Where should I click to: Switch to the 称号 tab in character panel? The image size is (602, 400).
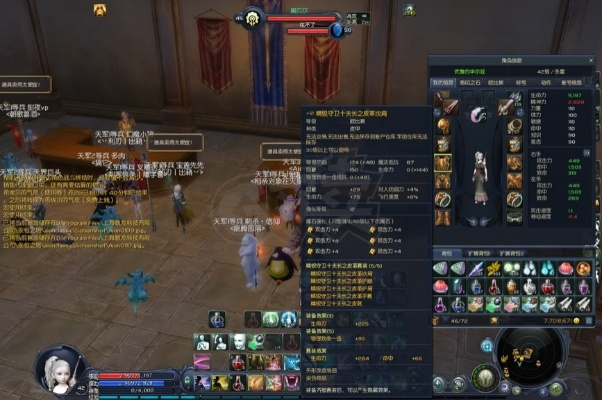(x=520, y=83)
